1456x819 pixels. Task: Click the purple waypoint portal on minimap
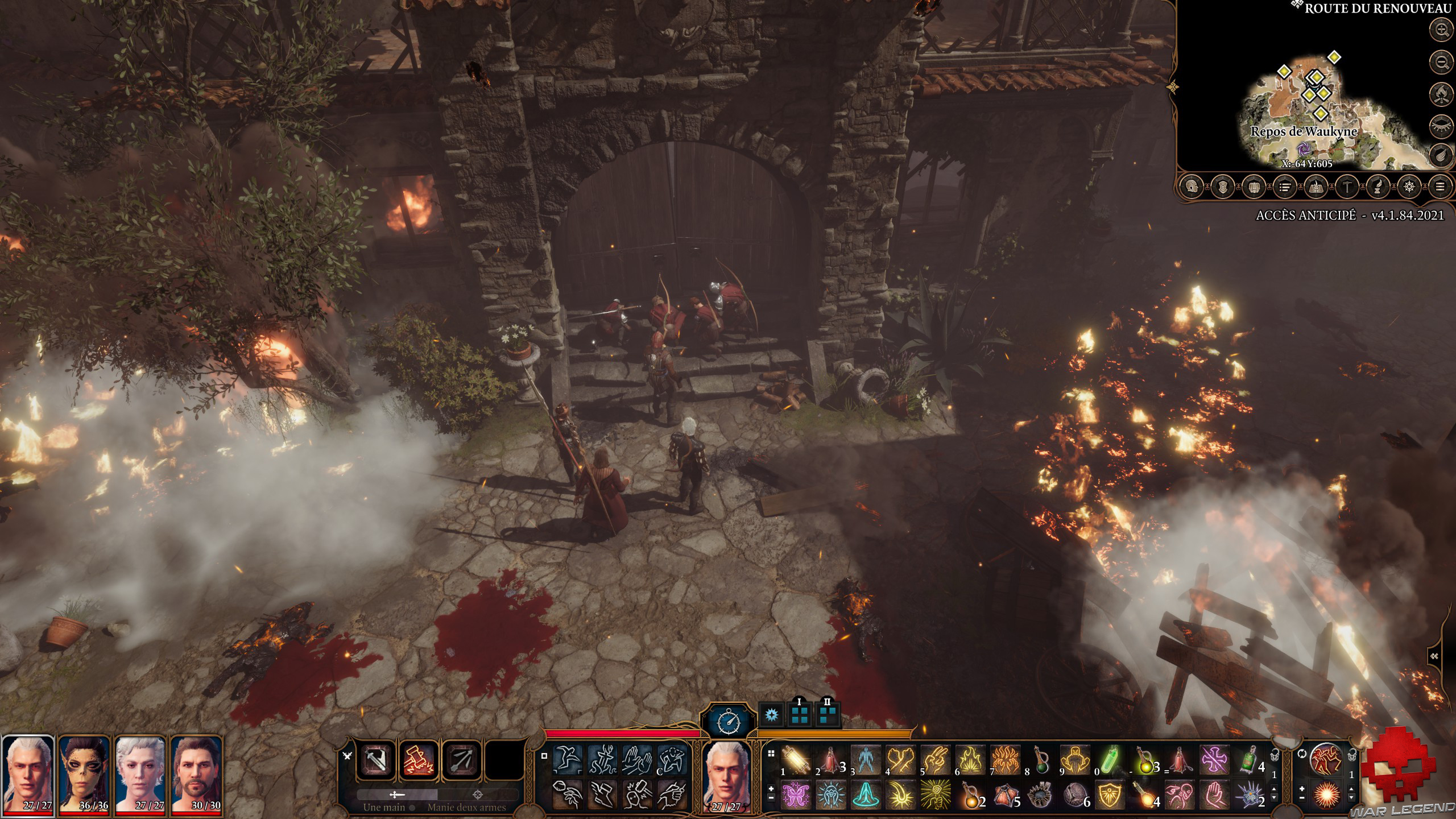pos(1303,149)
